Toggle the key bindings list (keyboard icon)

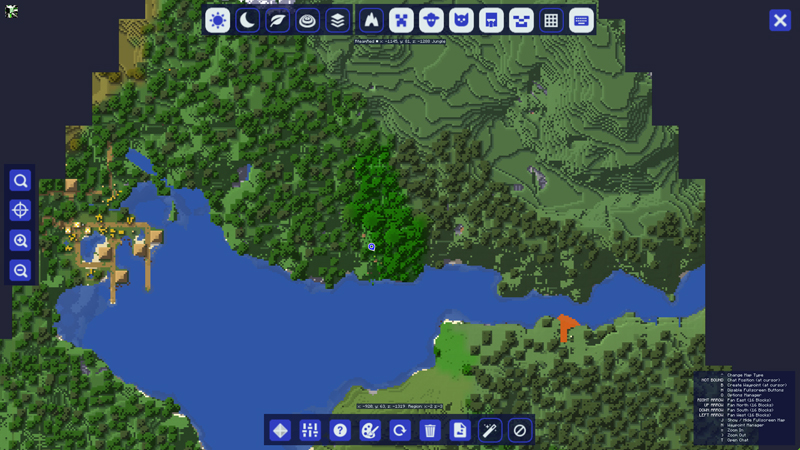click(581, 20)
